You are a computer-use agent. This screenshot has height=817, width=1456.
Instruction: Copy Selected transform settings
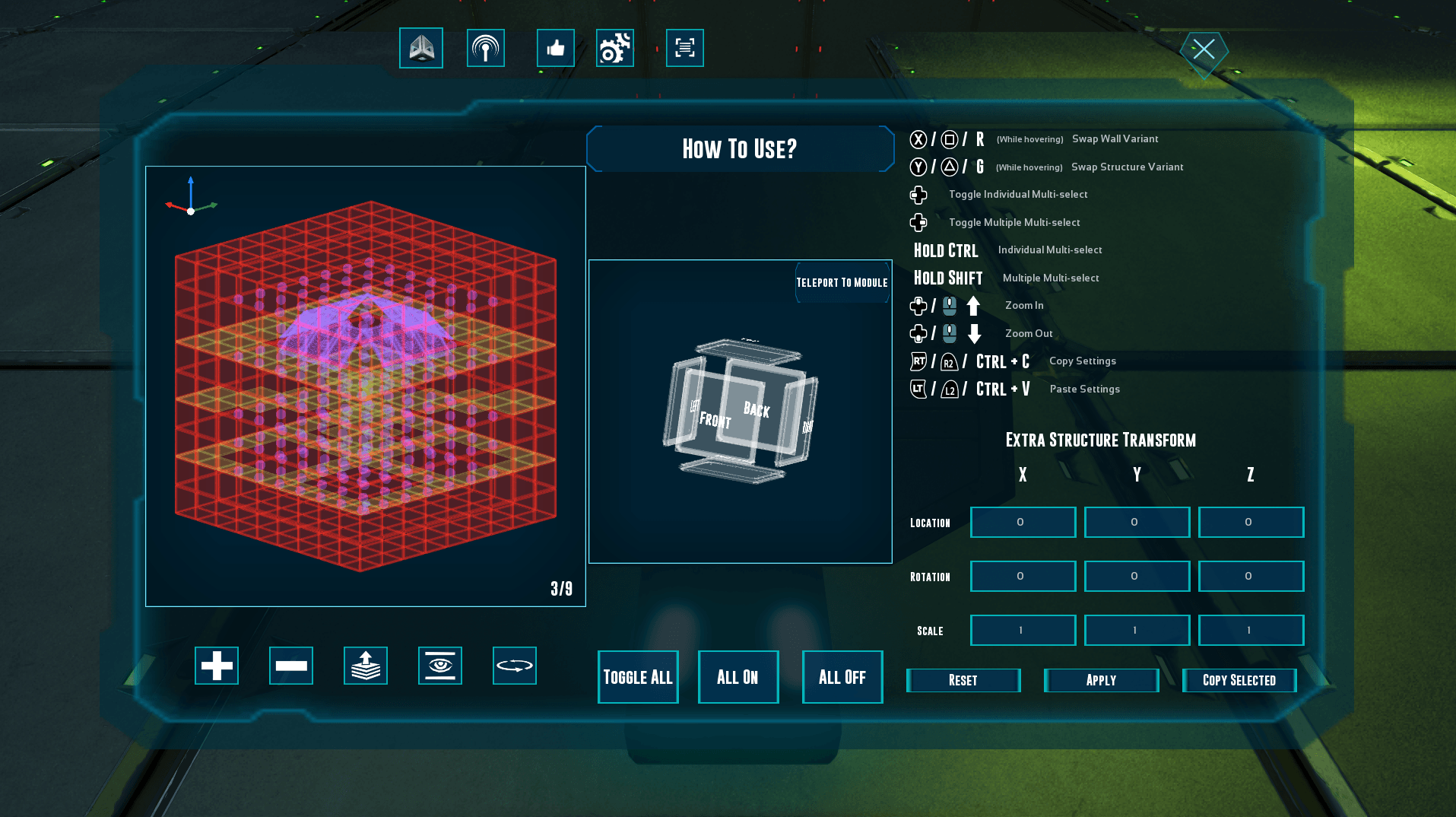click(1239, 680)
